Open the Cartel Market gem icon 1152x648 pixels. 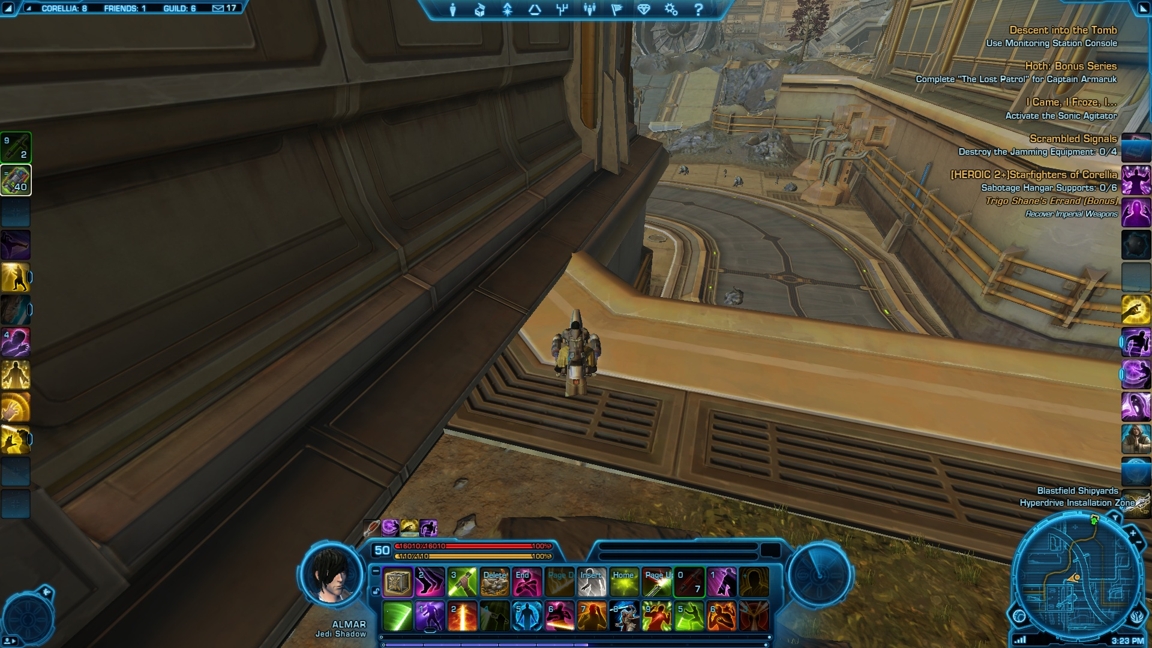click(644, 10)
